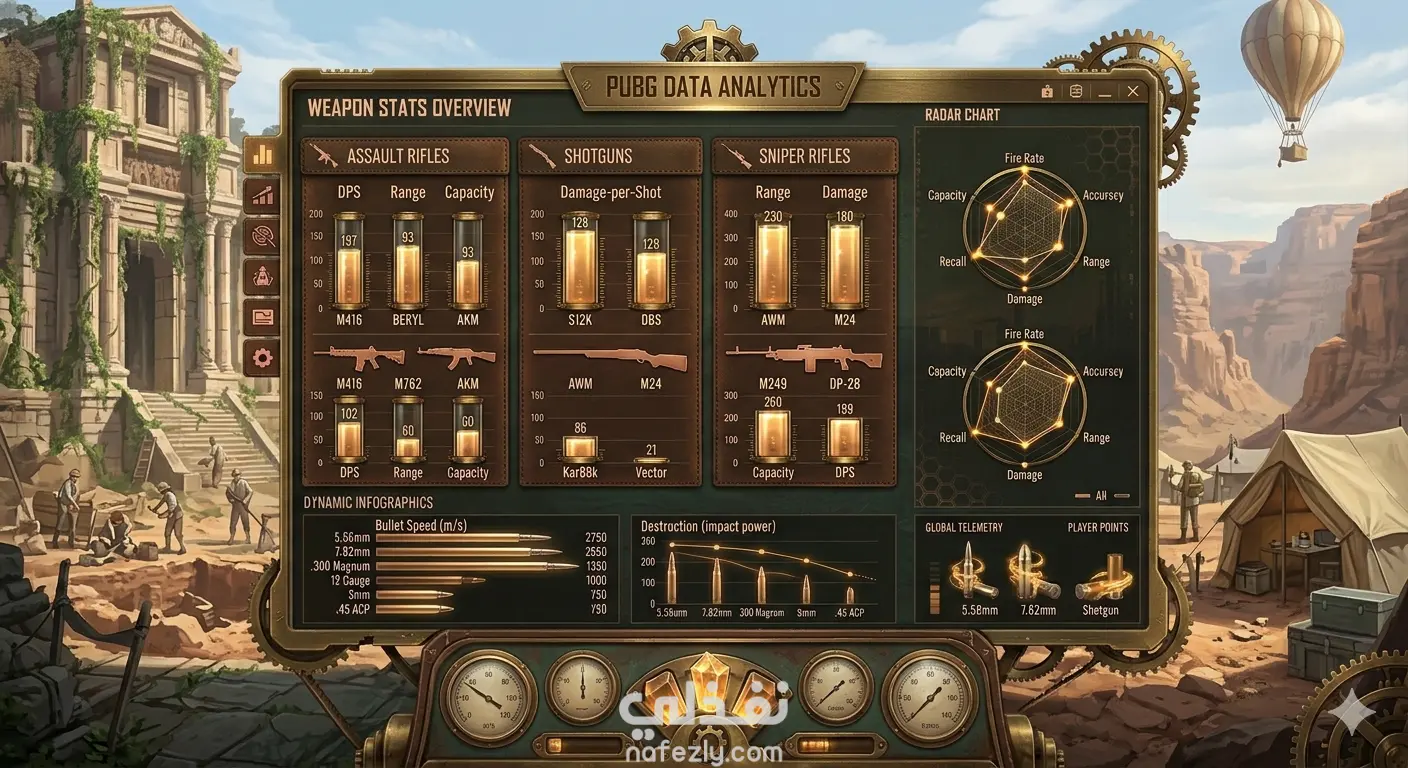The height and width of the screenshot is (768, 1408).
Task: Open the Sniper Rifles category header
Action: (804, 156)
